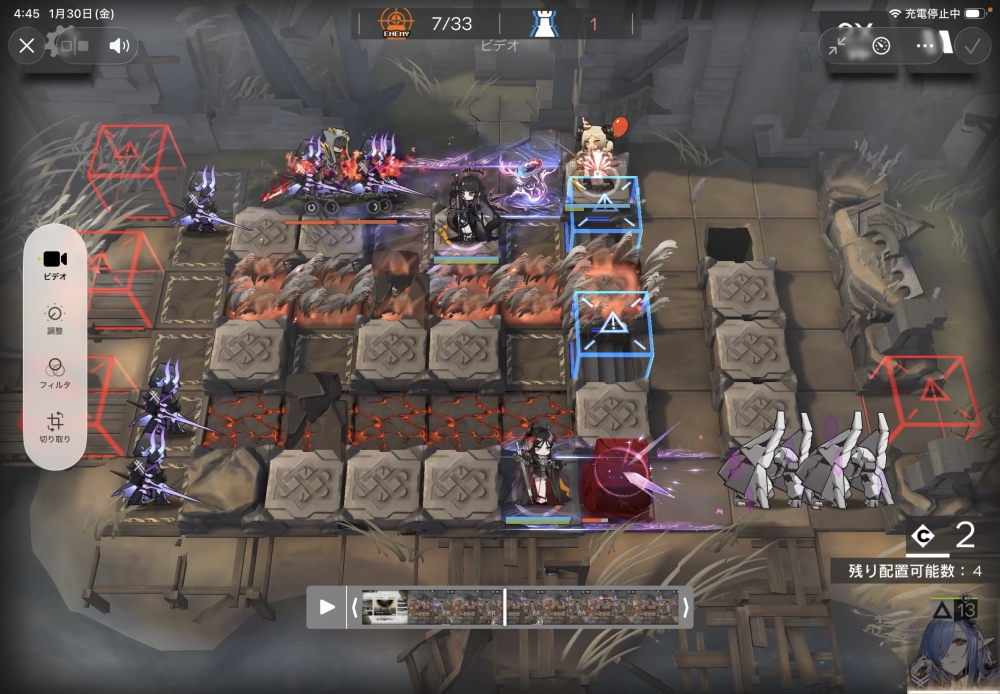1000x694 pixels.
Task: Play the video from the trim bar
Action: point(327,606)
